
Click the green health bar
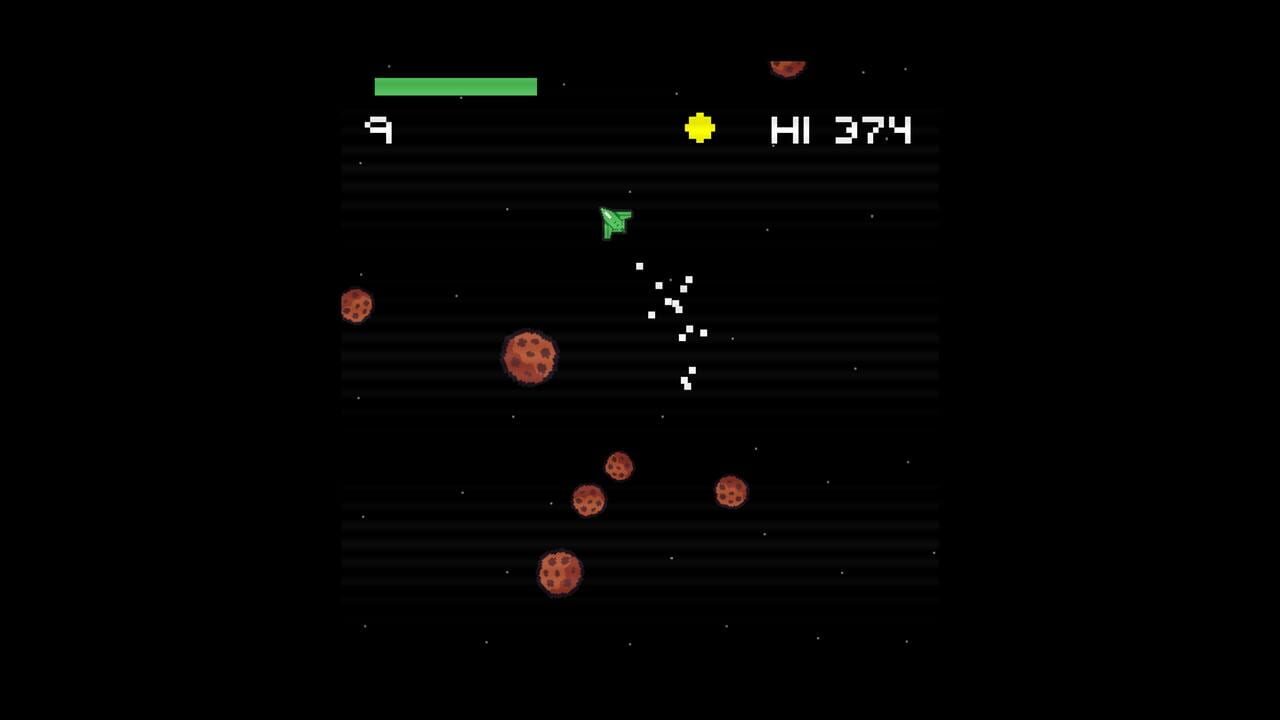click(455, 87)
